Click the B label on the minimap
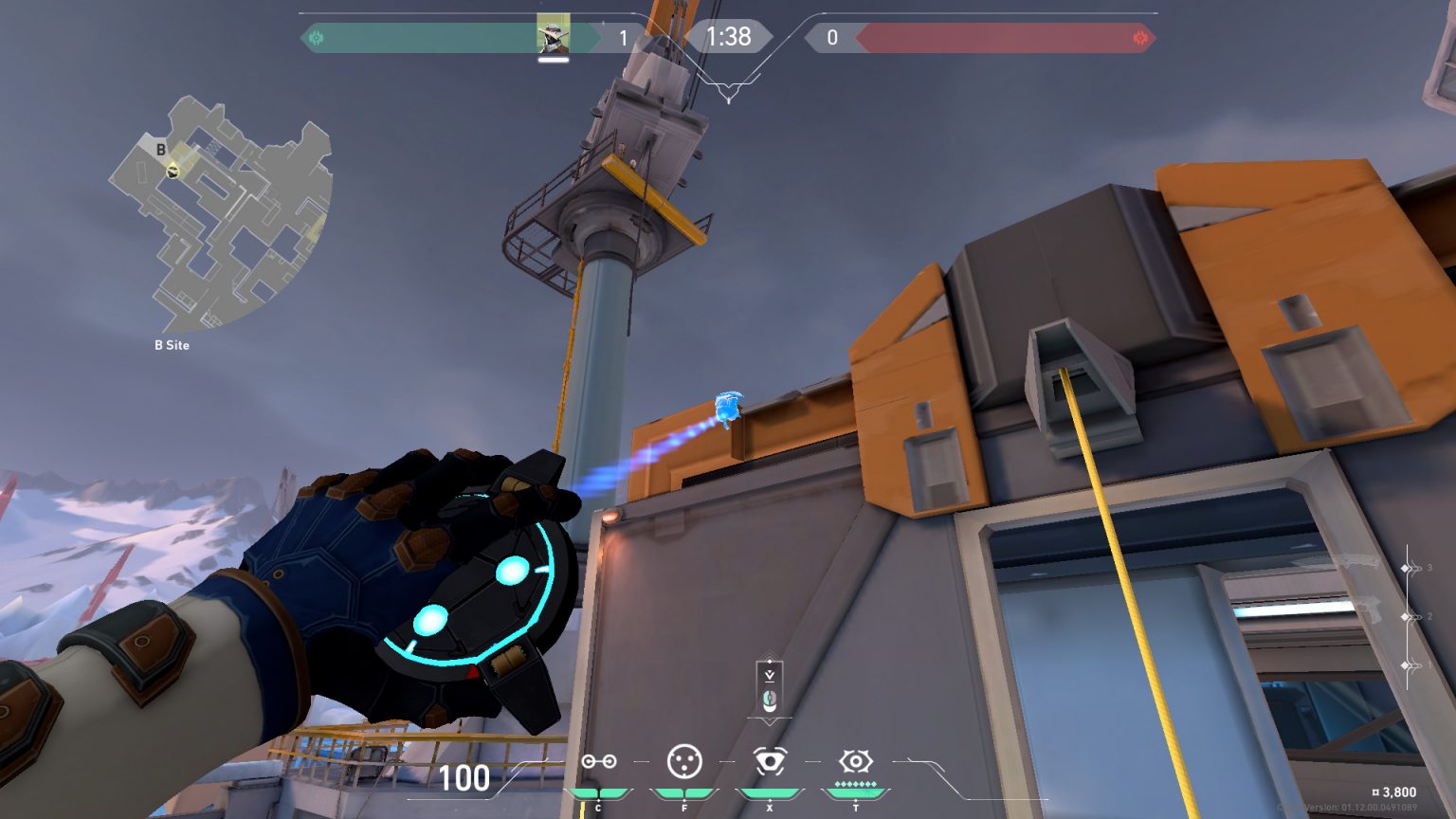The image size is (1456, 819). click(x=160, y=149)
